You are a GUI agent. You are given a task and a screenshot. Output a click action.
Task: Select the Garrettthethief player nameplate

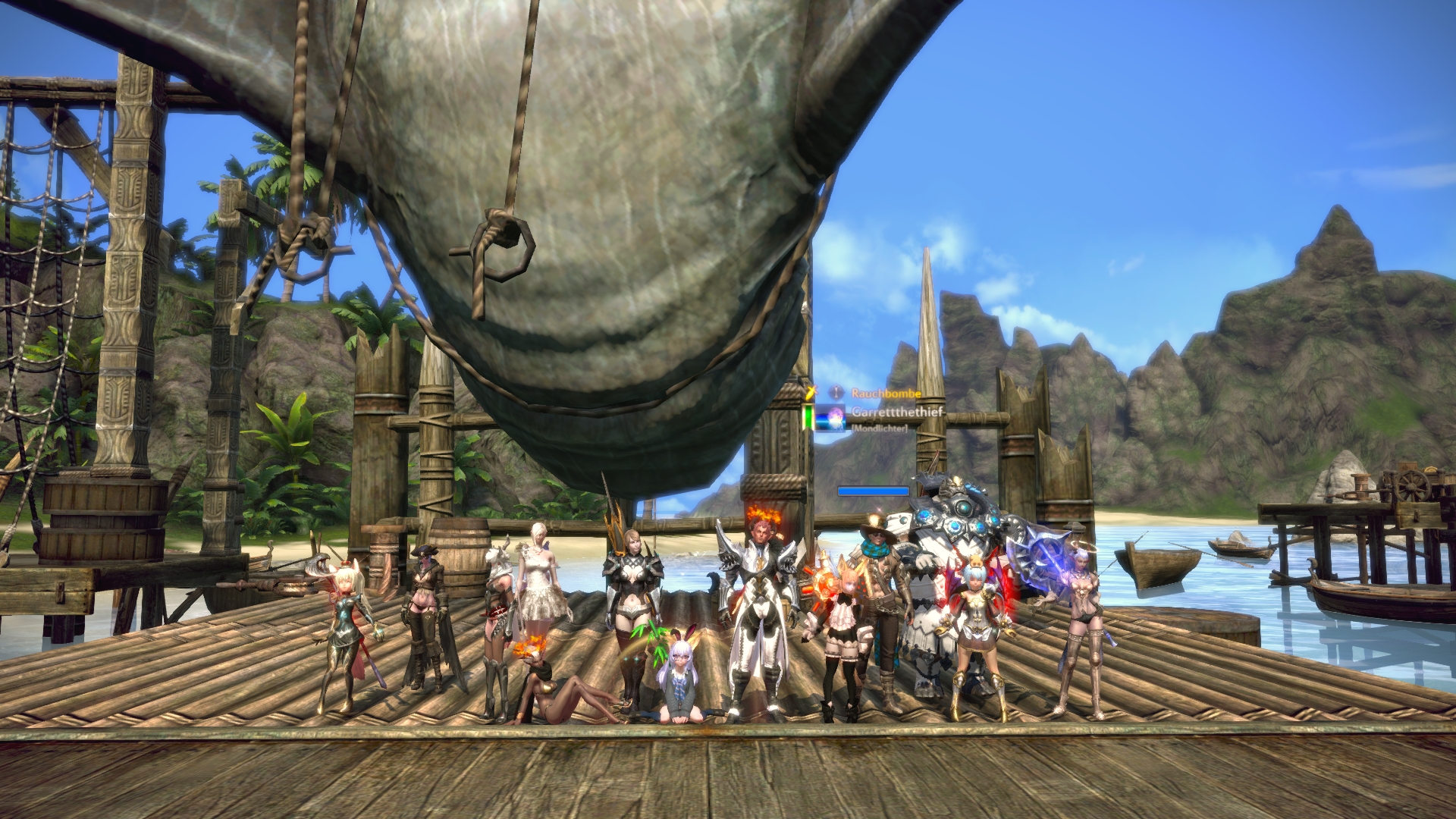point(896,412)
